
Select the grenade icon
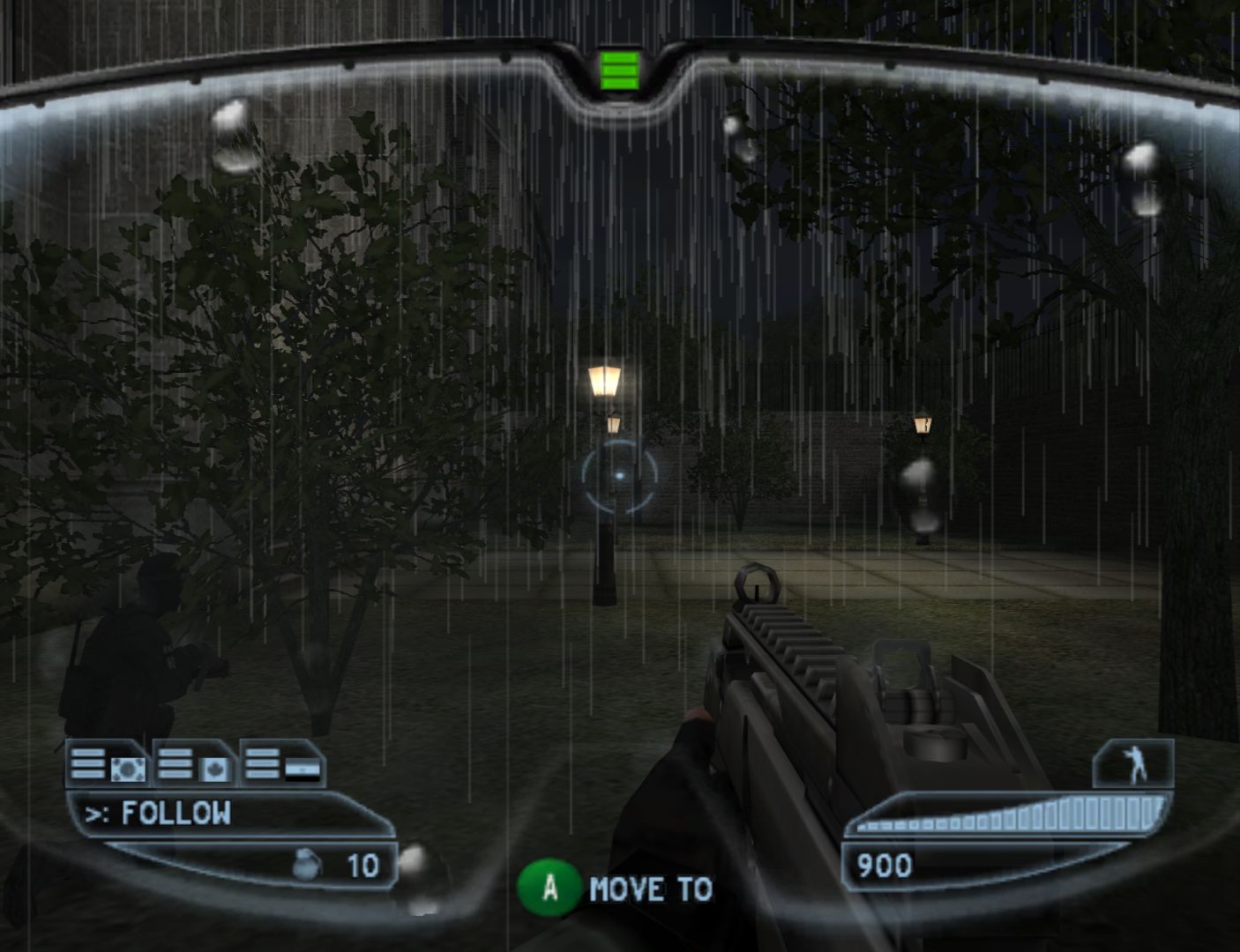pos(305,866)
